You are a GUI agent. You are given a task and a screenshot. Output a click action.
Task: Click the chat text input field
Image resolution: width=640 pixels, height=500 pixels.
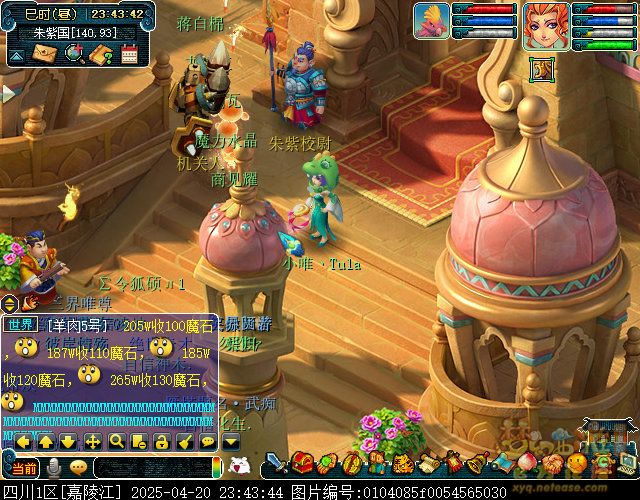click(x=155, y=468)
